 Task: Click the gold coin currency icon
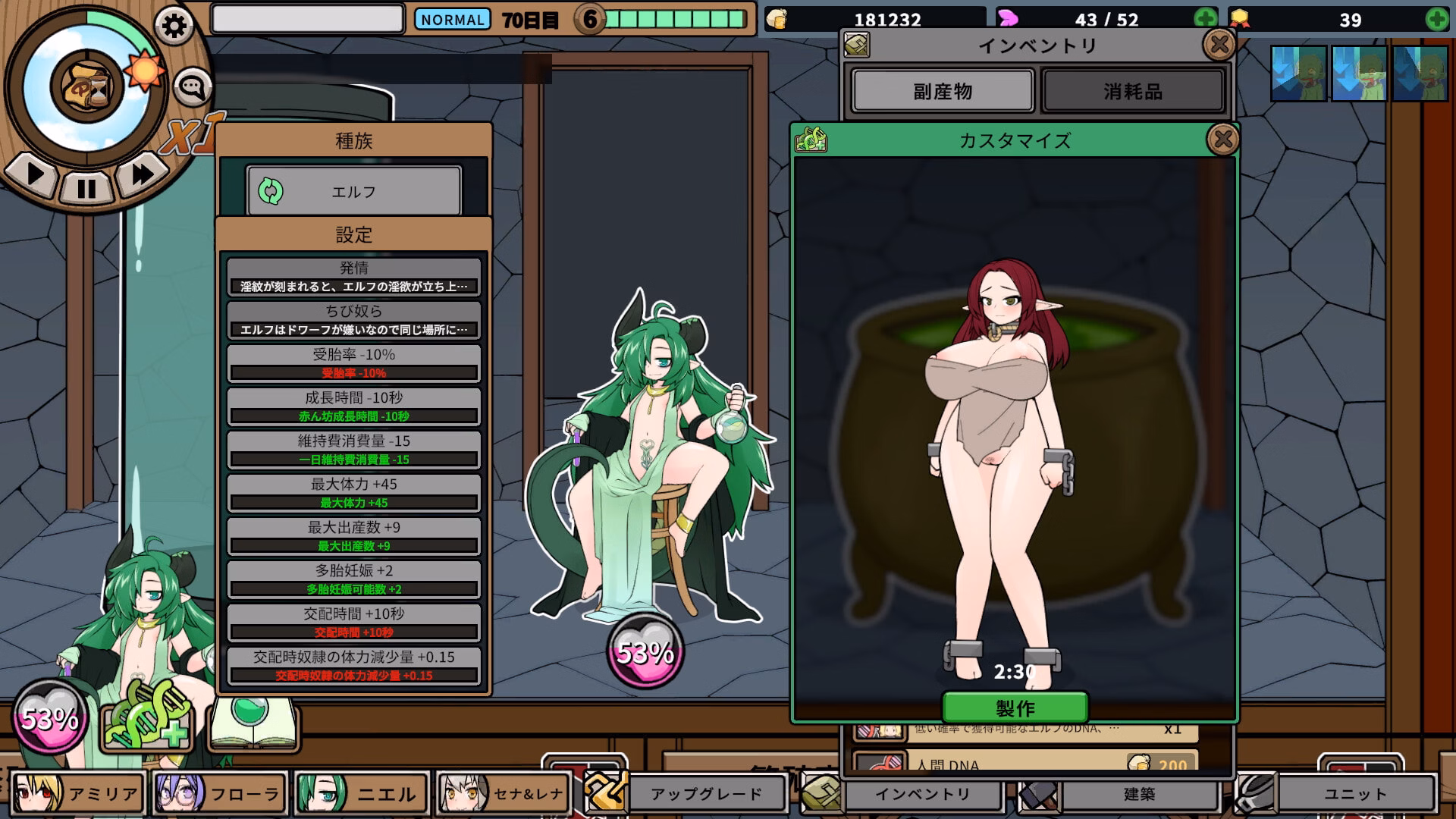(775, 19)
